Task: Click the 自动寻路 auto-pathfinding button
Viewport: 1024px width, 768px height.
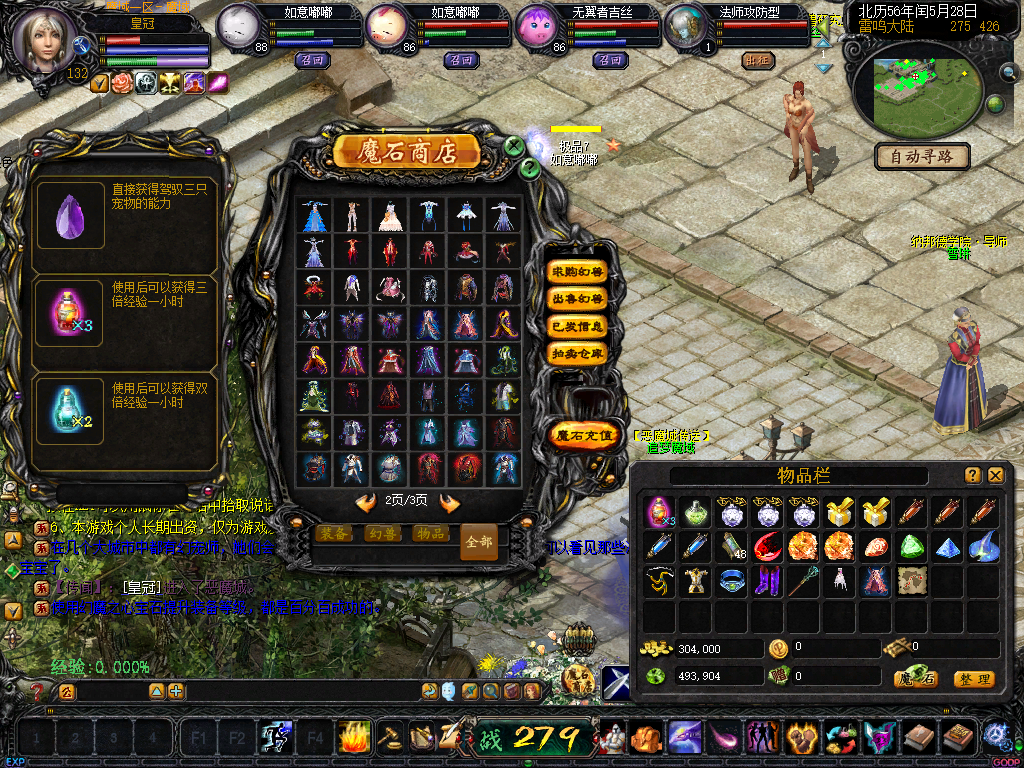Action: (922, 157)
